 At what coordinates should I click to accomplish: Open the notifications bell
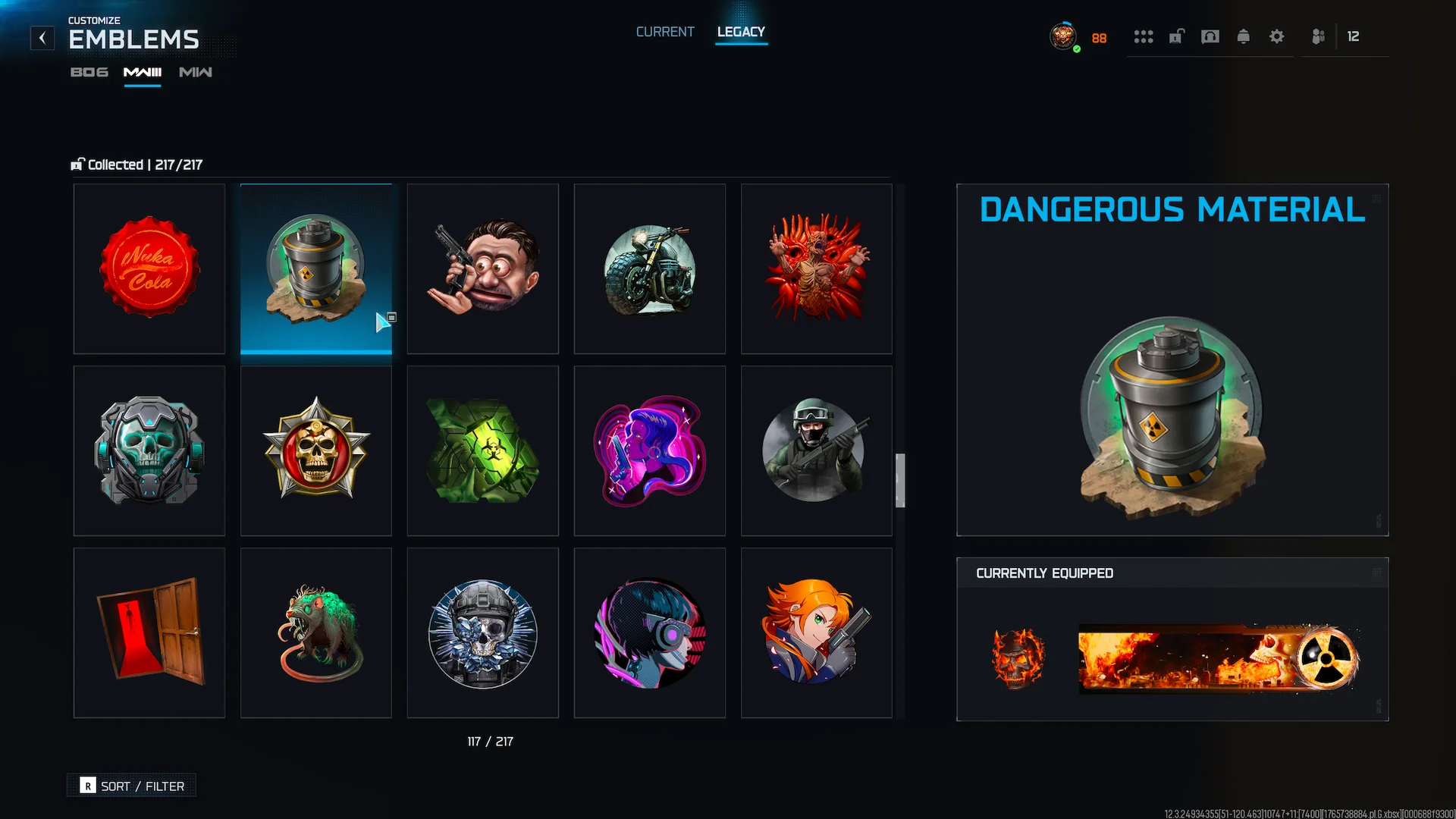point(1243,36)
